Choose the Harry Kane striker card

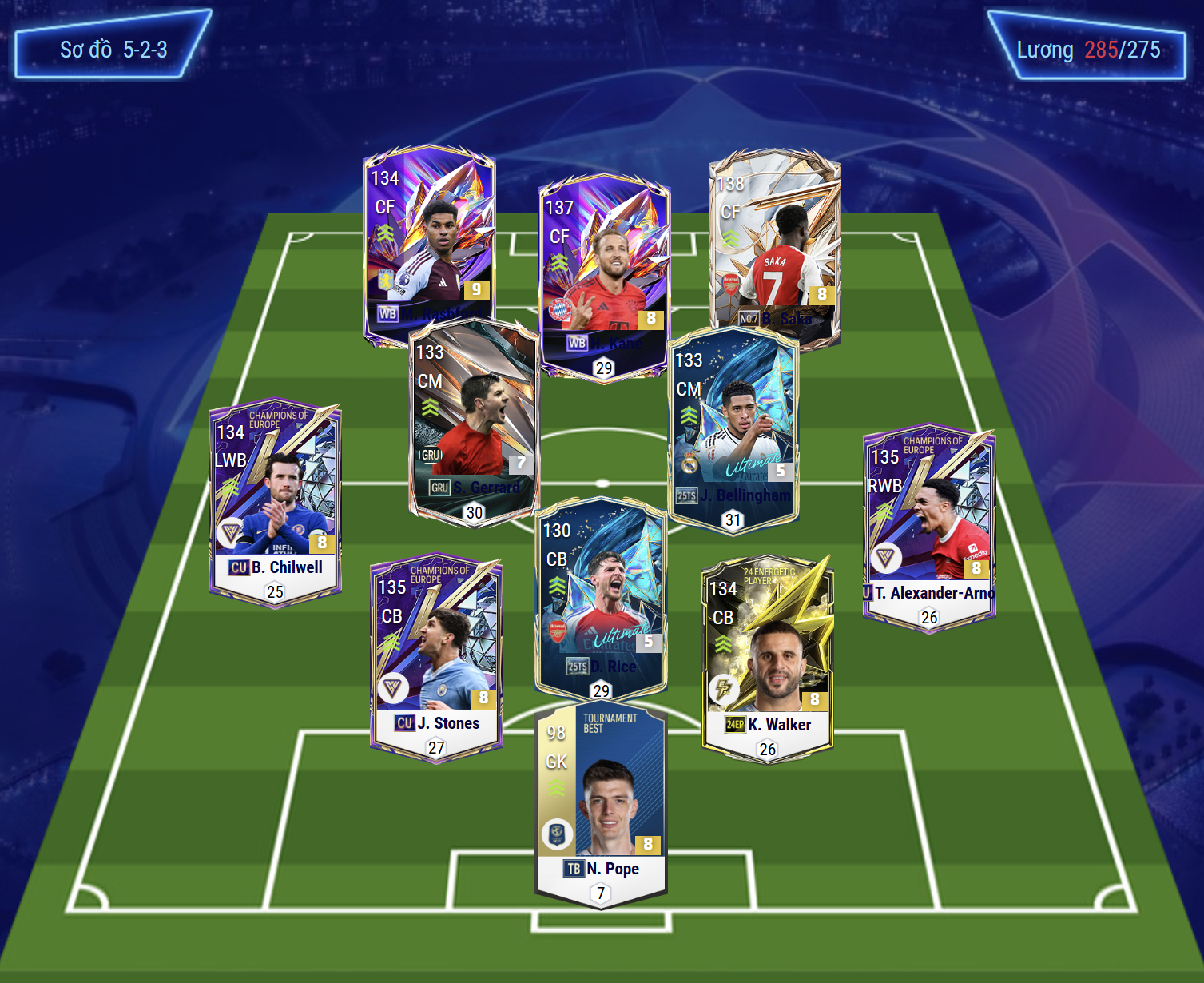[x=604, y=264]
